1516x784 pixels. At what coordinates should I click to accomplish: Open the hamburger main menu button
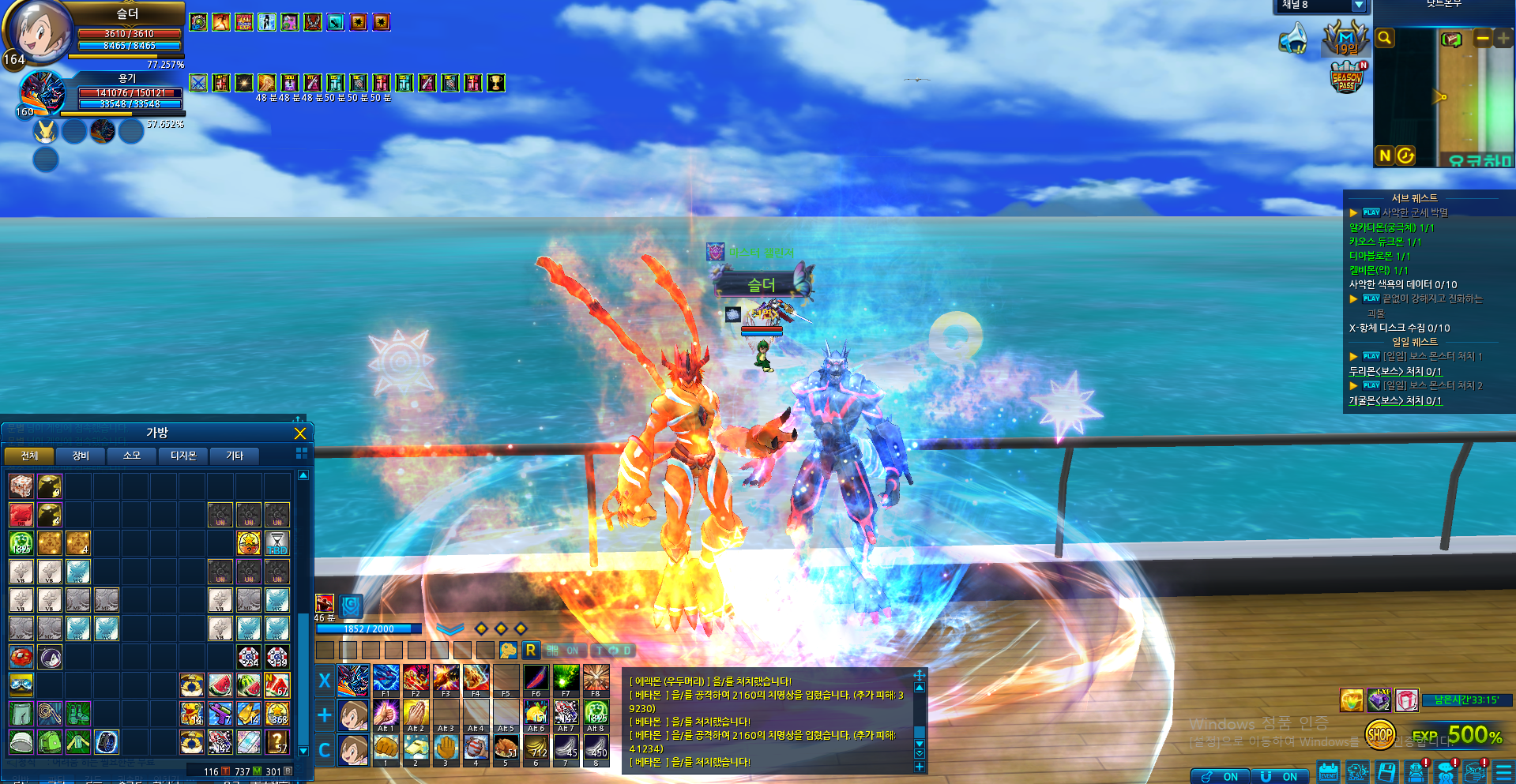1504,772
